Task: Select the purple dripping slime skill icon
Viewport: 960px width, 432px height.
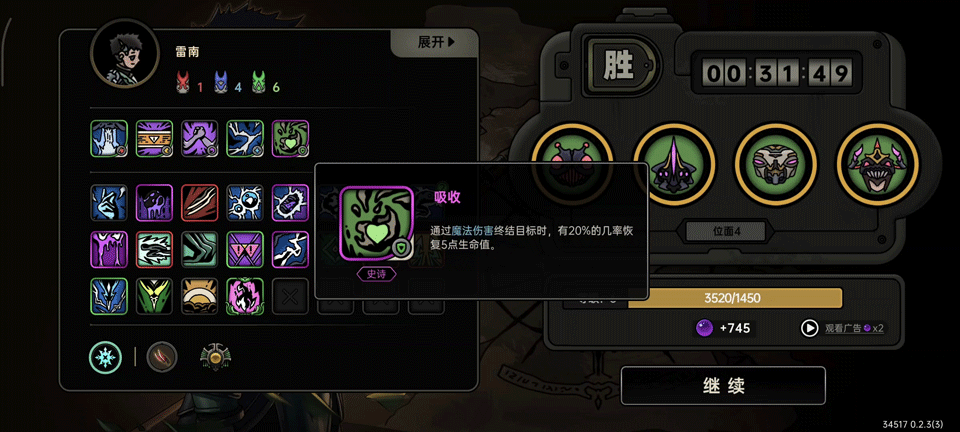Action: pos(109,249)
